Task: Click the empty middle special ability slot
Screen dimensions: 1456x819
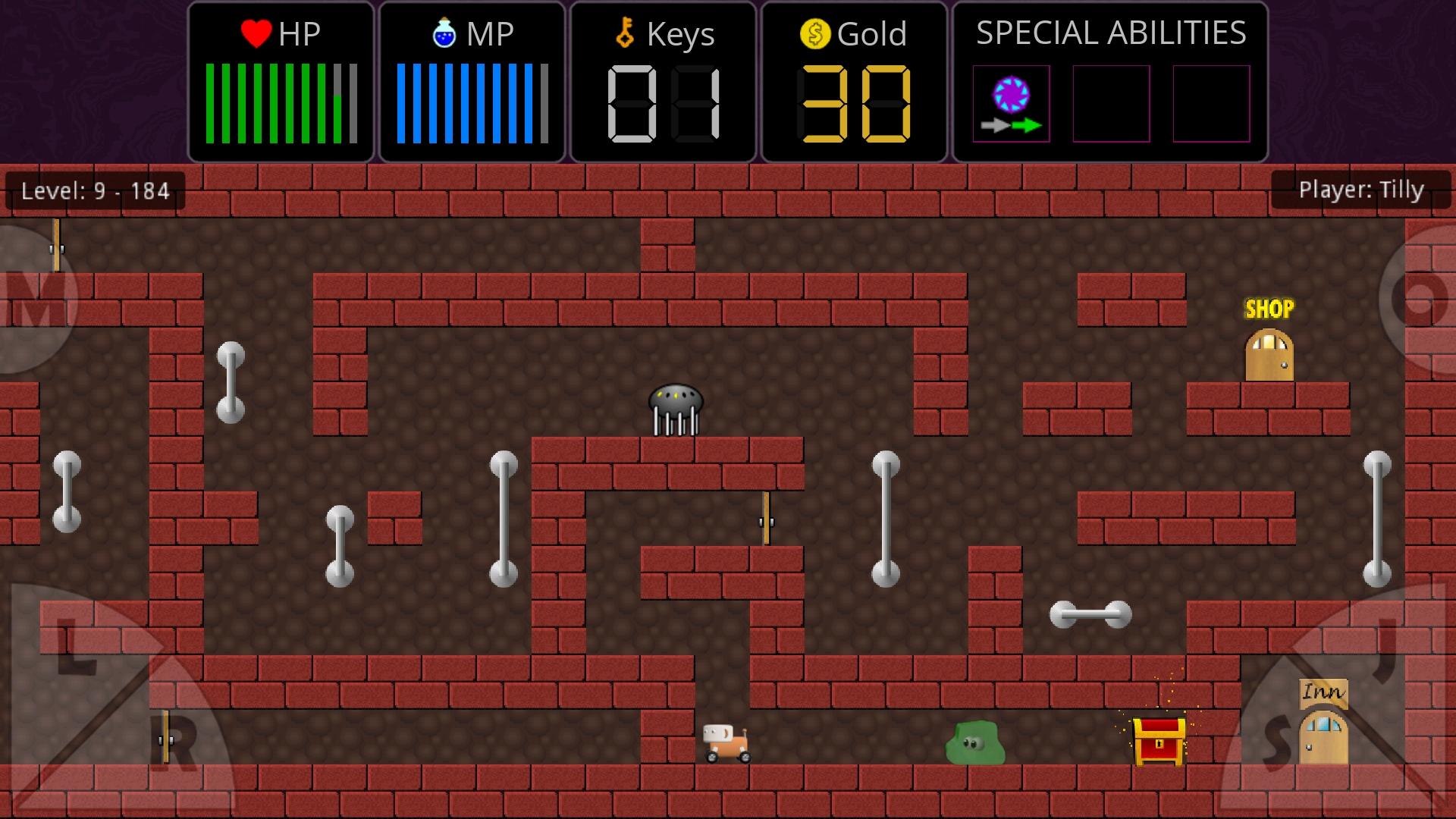Action: [x=1110, y=104]
